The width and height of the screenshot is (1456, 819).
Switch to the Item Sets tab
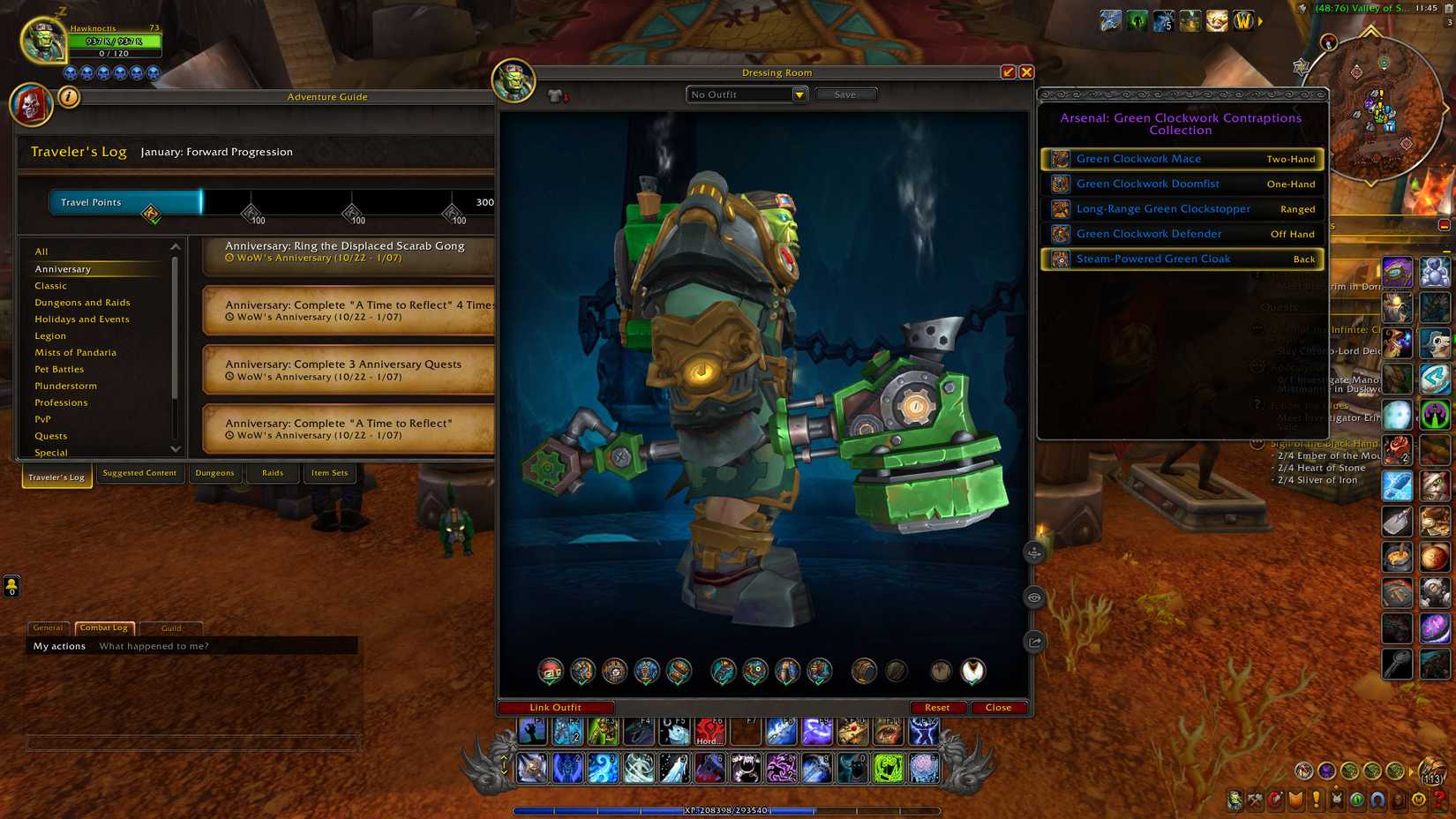pyautogui.click(x=329, y=473)
